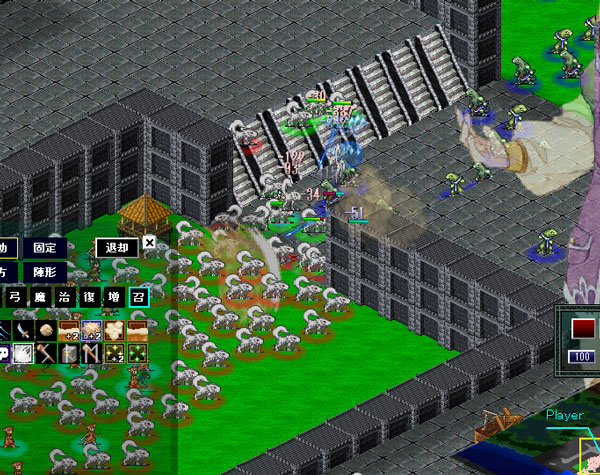The image size is (600, 475).
Task: Activate the highlighted dust cloud +2 skill
Action: coord(92,329)
